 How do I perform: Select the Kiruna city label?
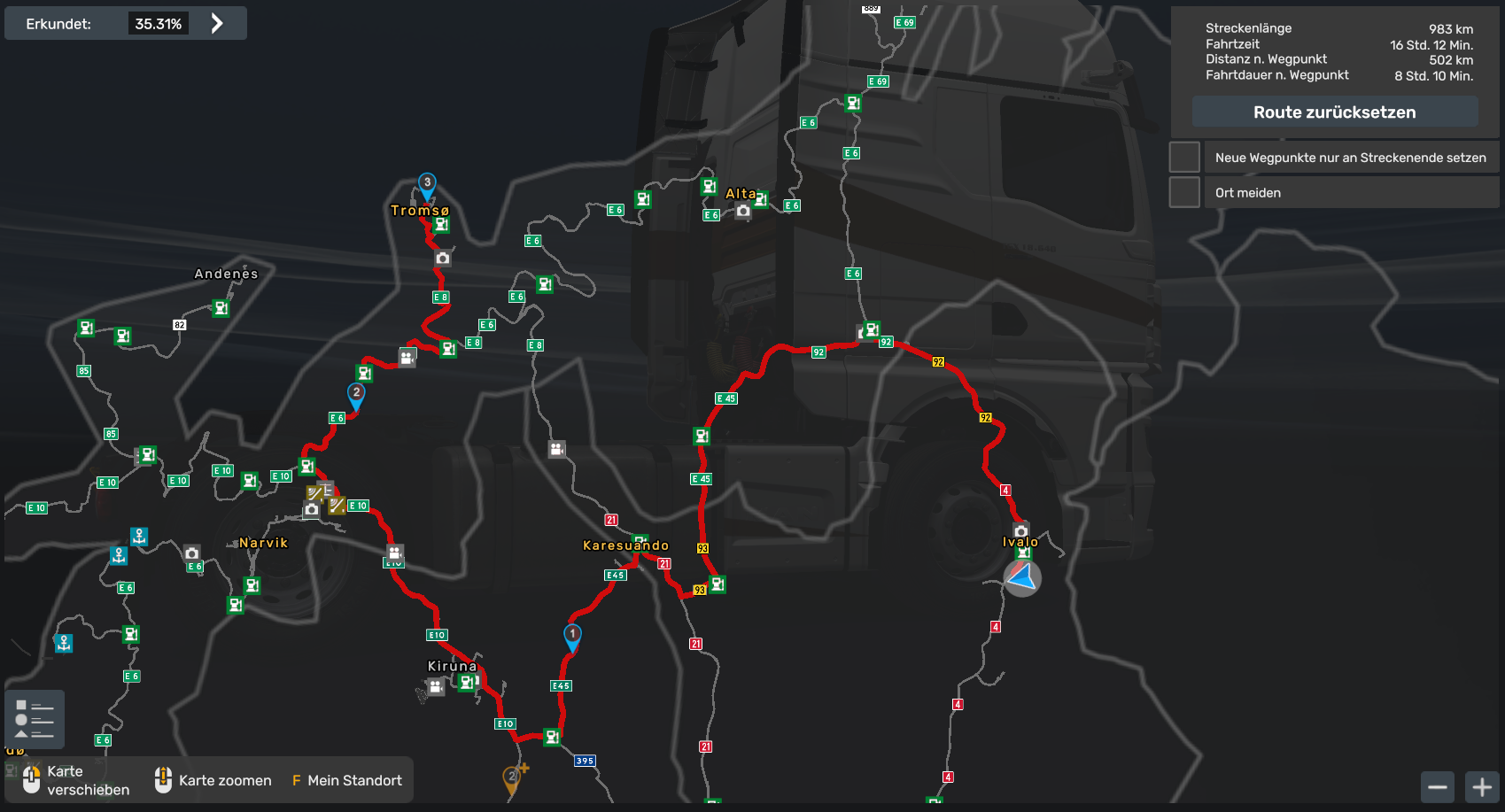(x=452, y=666)
